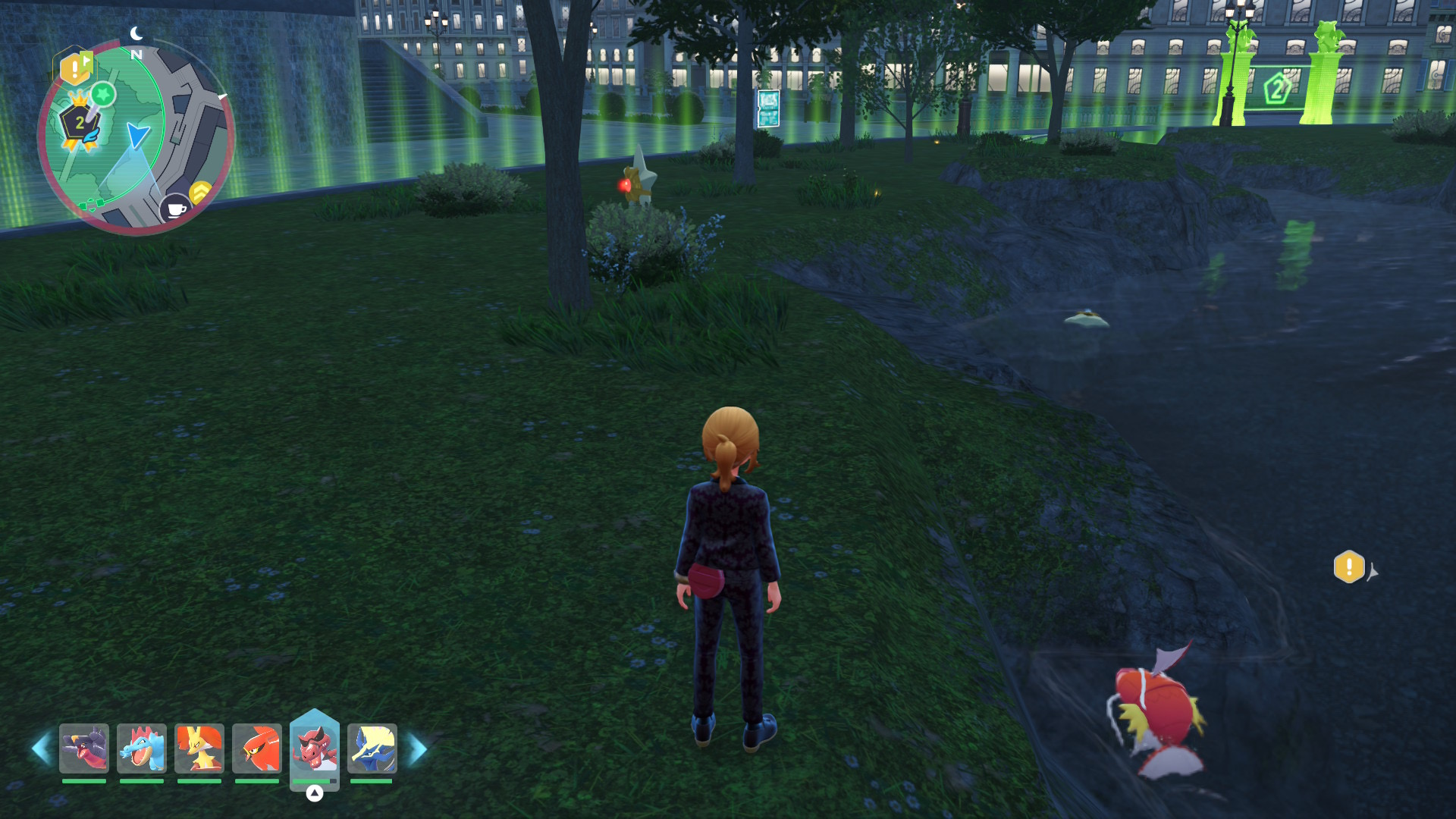Select the café cup icon on minimap

click(175, 208)
